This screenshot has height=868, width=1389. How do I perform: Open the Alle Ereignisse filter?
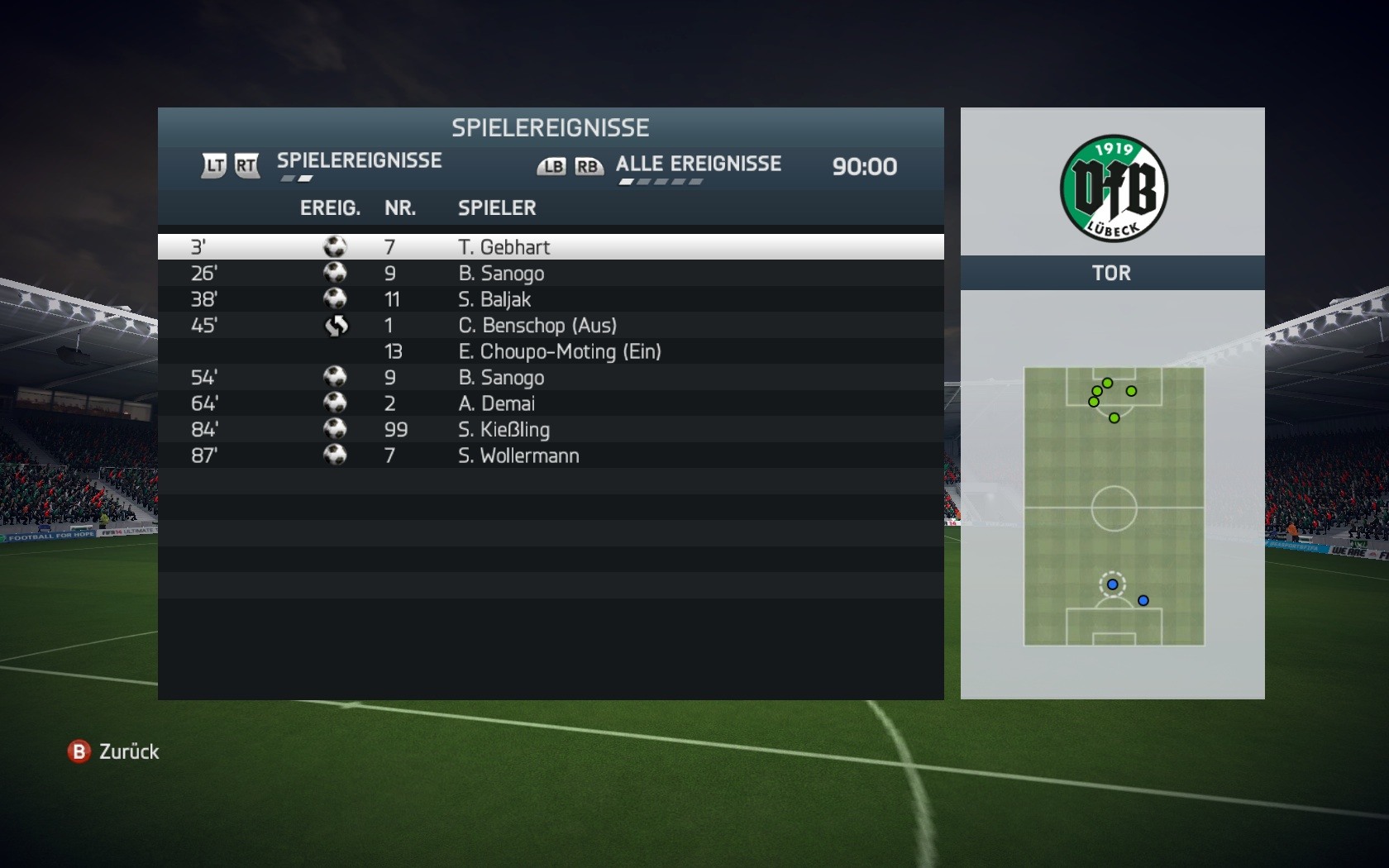[x=698, y=165]
